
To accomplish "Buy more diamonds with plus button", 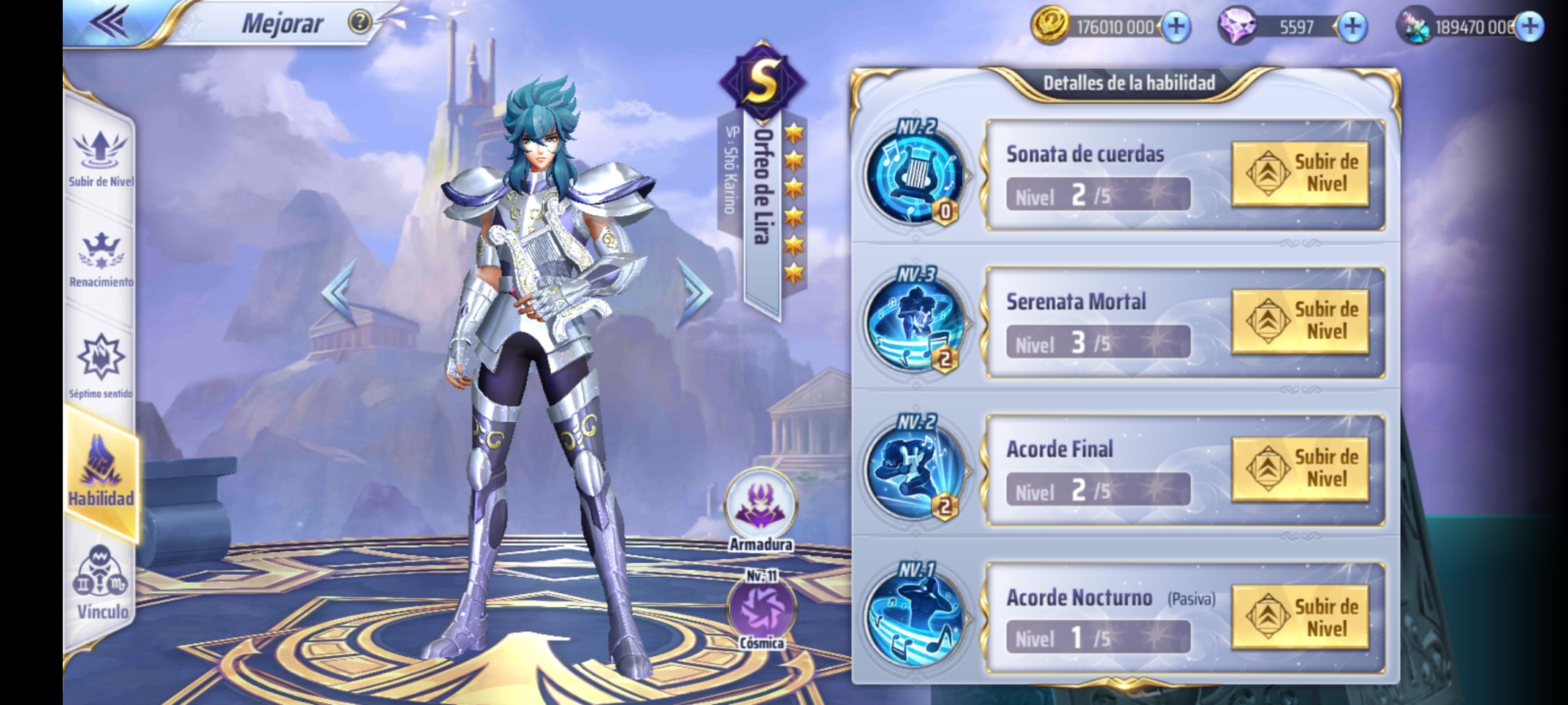I will [x=1352, y=27].
